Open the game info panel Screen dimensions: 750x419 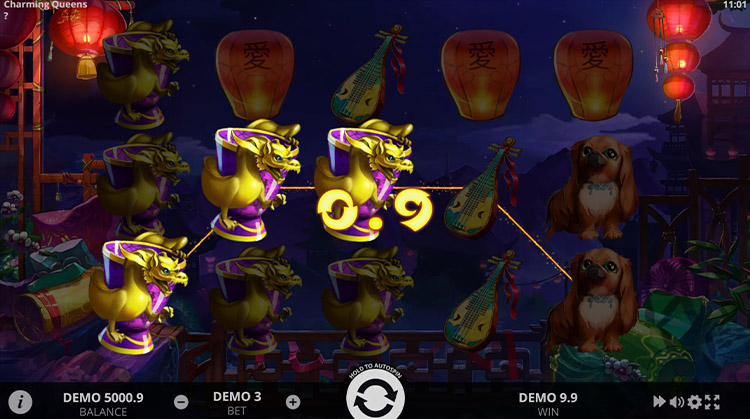click(19, 402)
